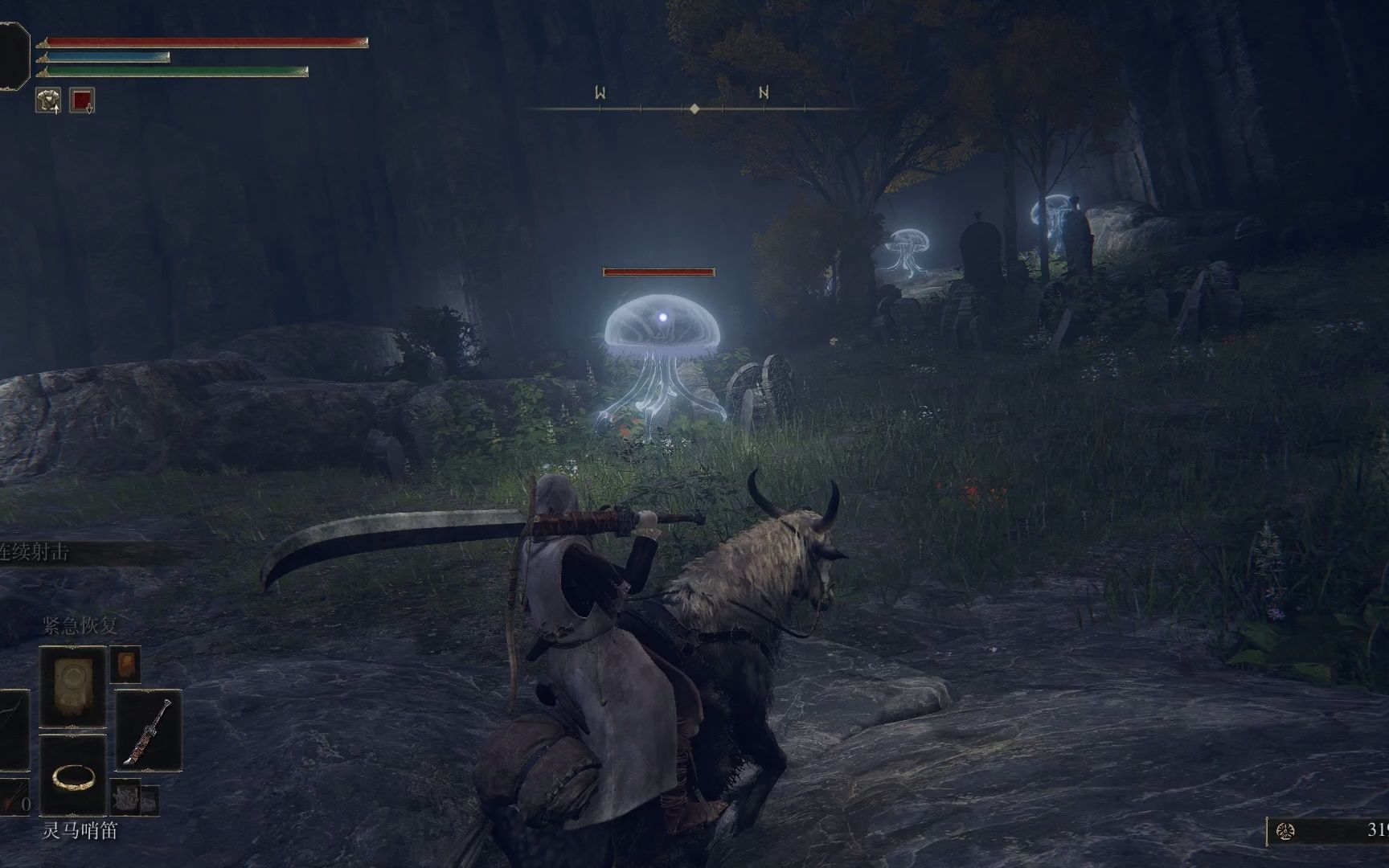Viewport: 1389px width, 868px height.
Task: Select the left-hand bow slot
Action: 14,731
